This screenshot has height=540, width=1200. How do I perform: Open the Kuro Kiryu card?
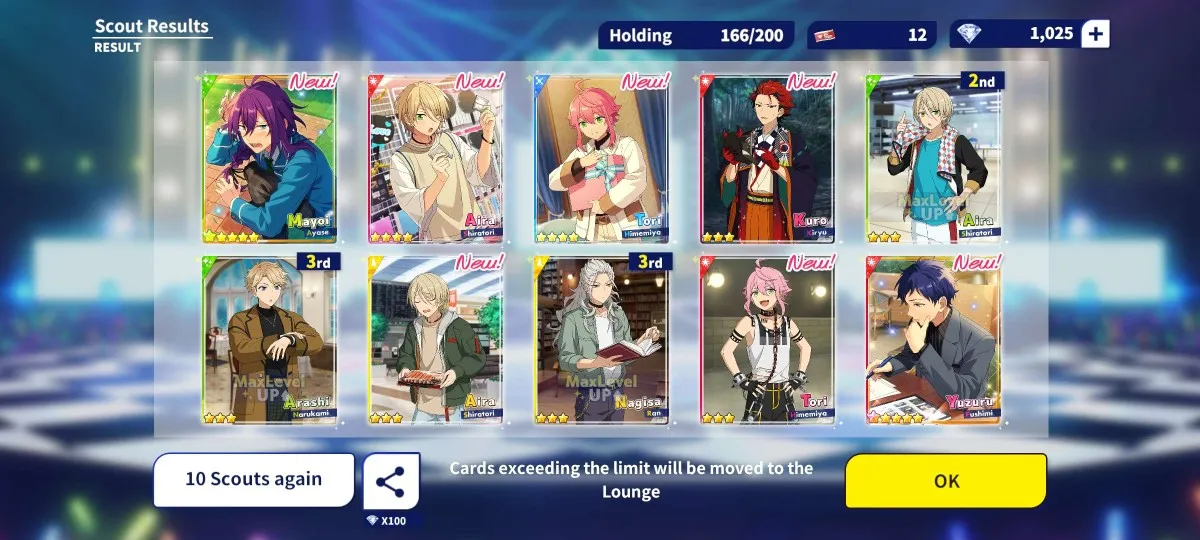point(768,158)
